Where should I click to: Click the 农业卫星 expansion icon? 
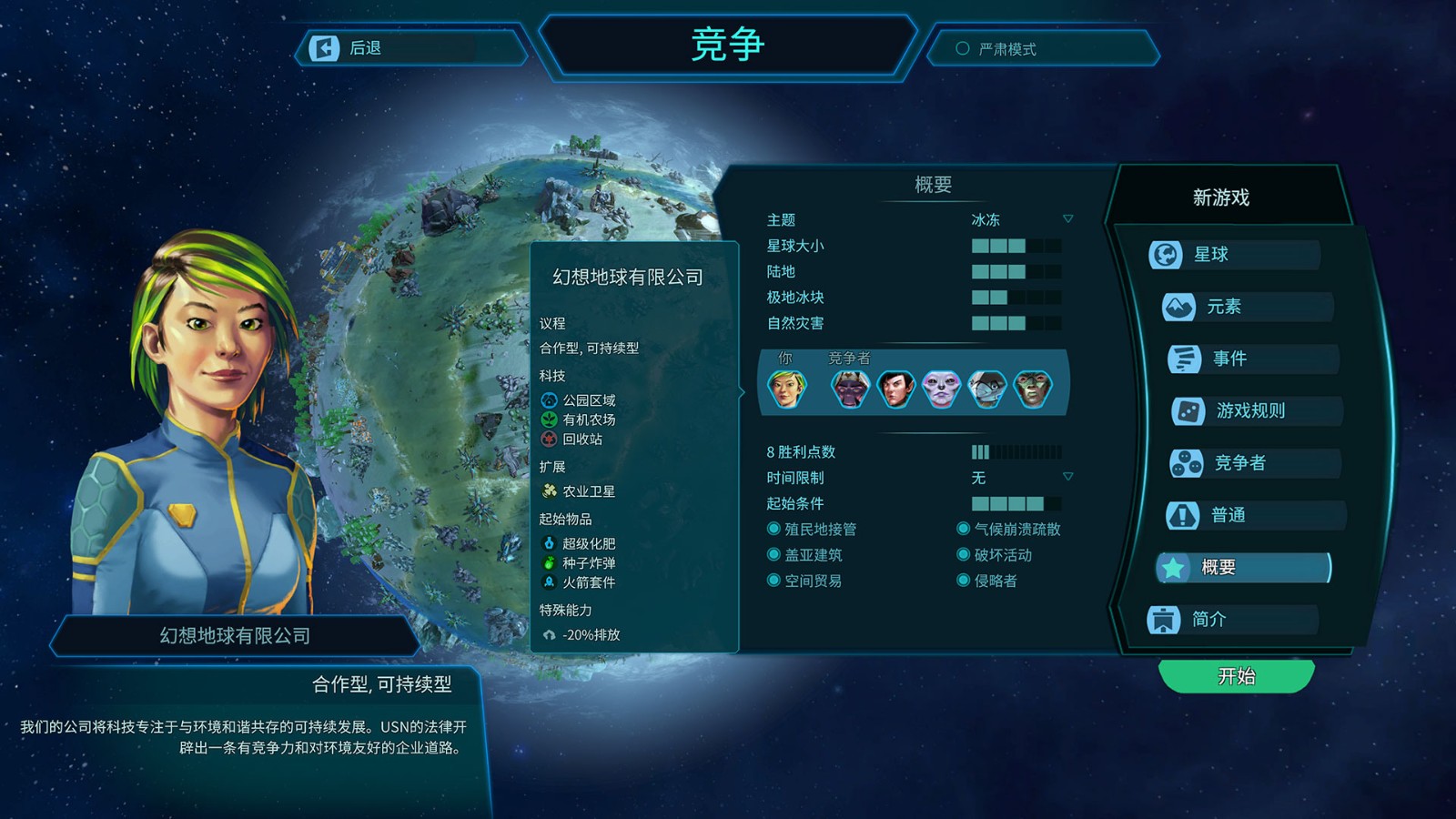[x=550, y=490]
